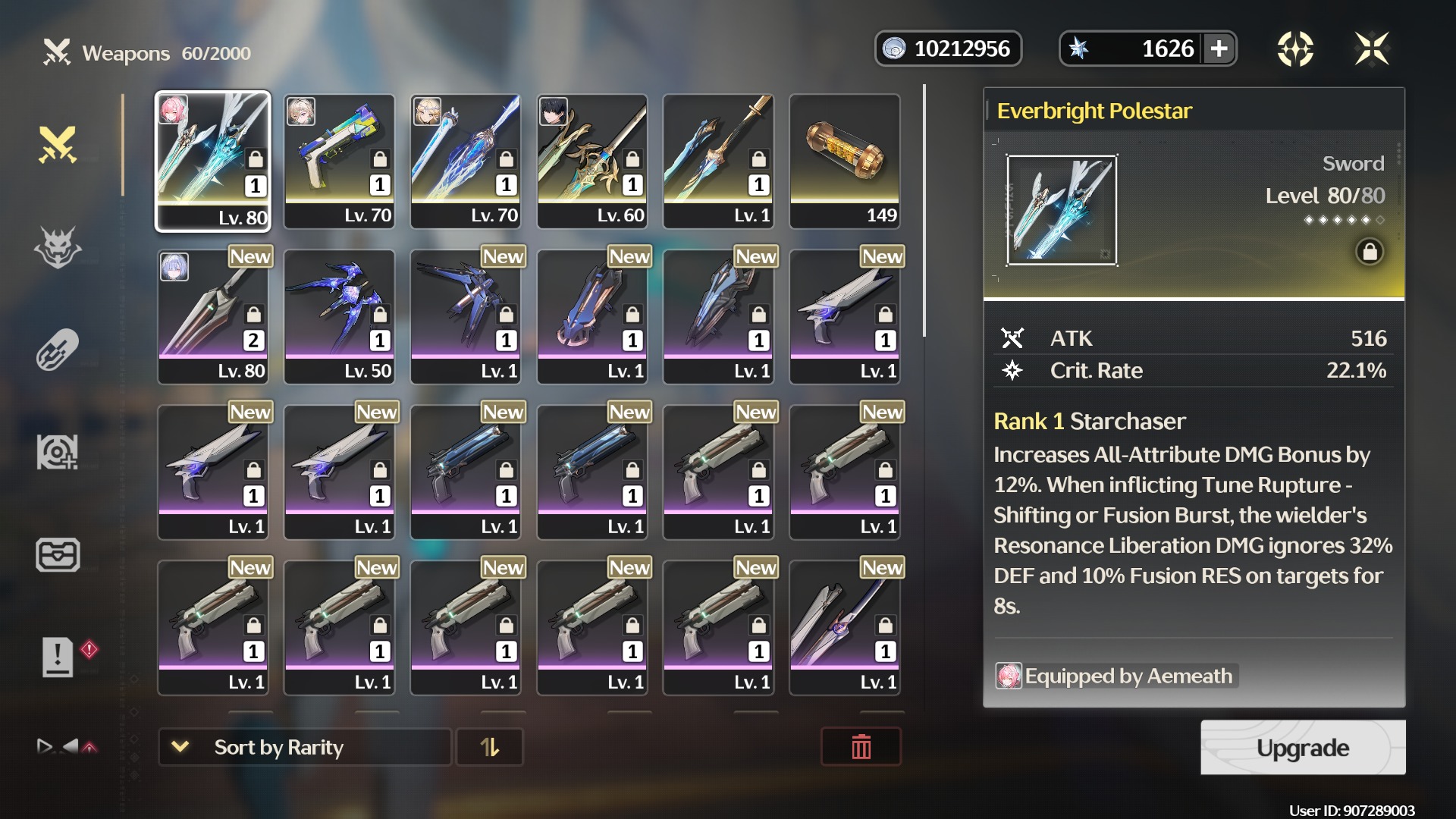Open the Sort by Rarity dropdown

(303, 748)
